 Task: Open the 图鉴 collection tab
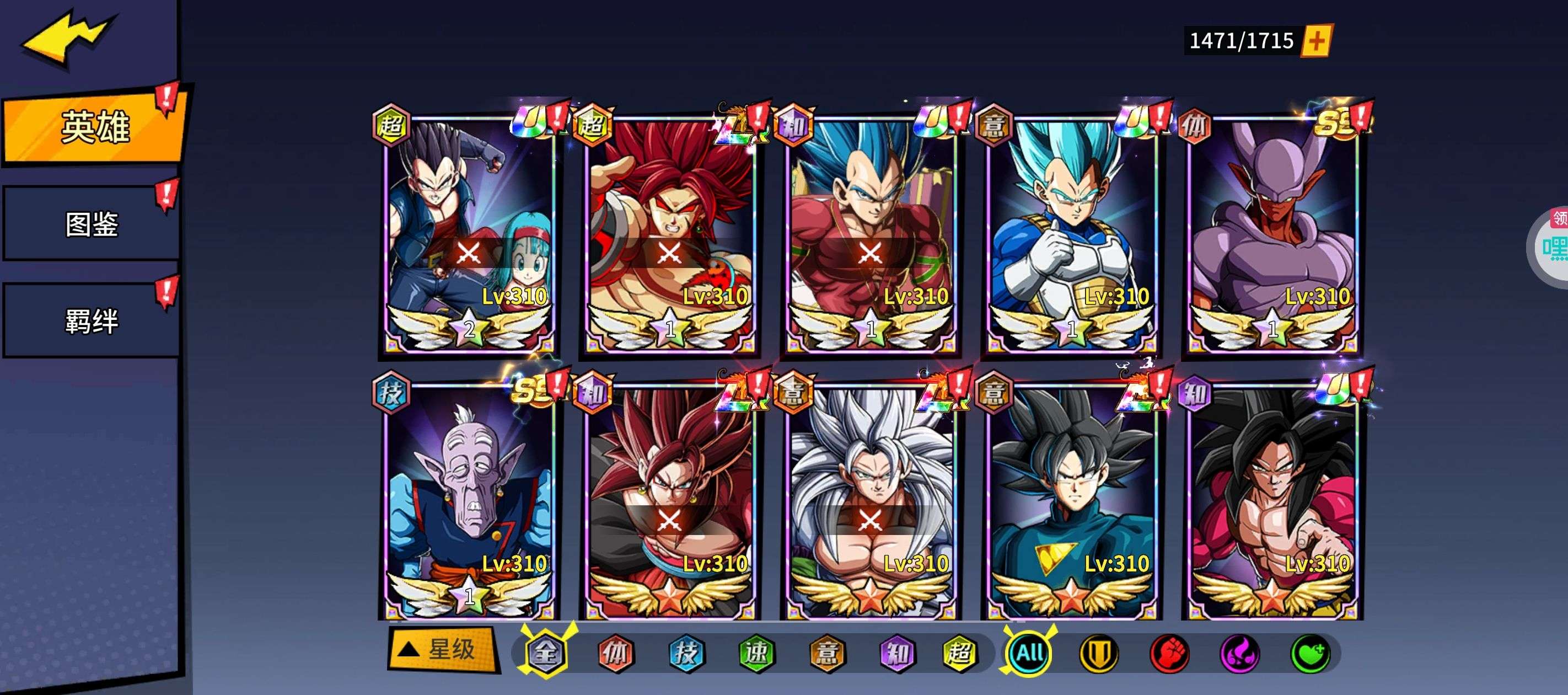coord(92,223)
